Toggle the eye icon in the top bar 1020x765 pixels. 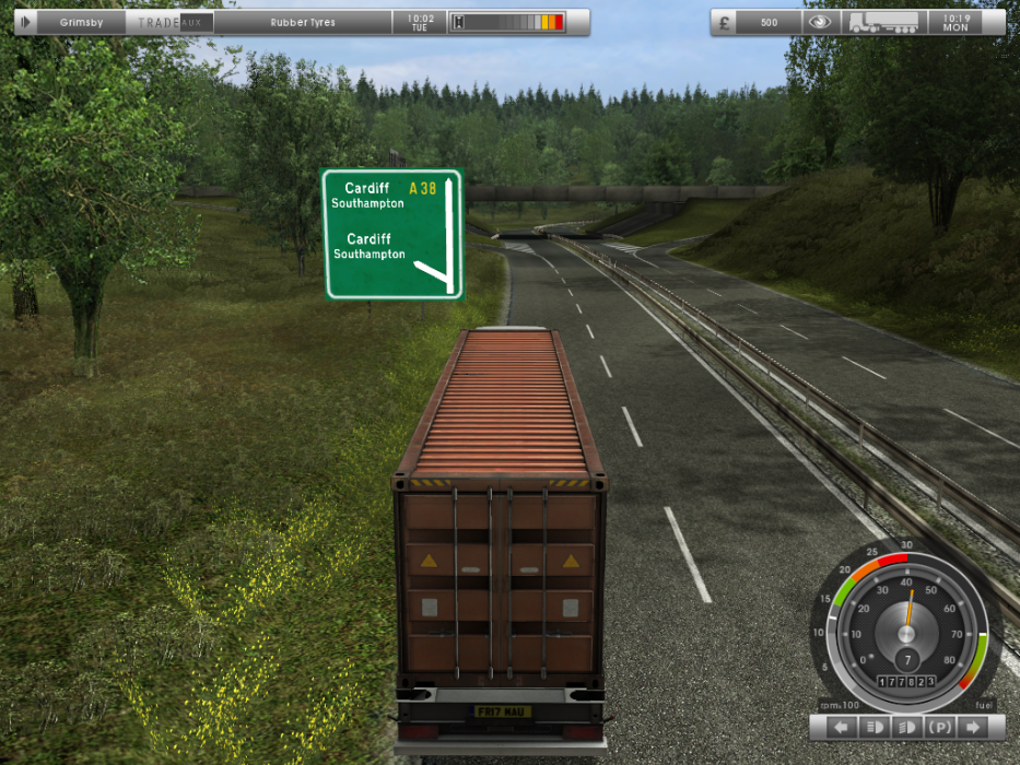(819, 22)
